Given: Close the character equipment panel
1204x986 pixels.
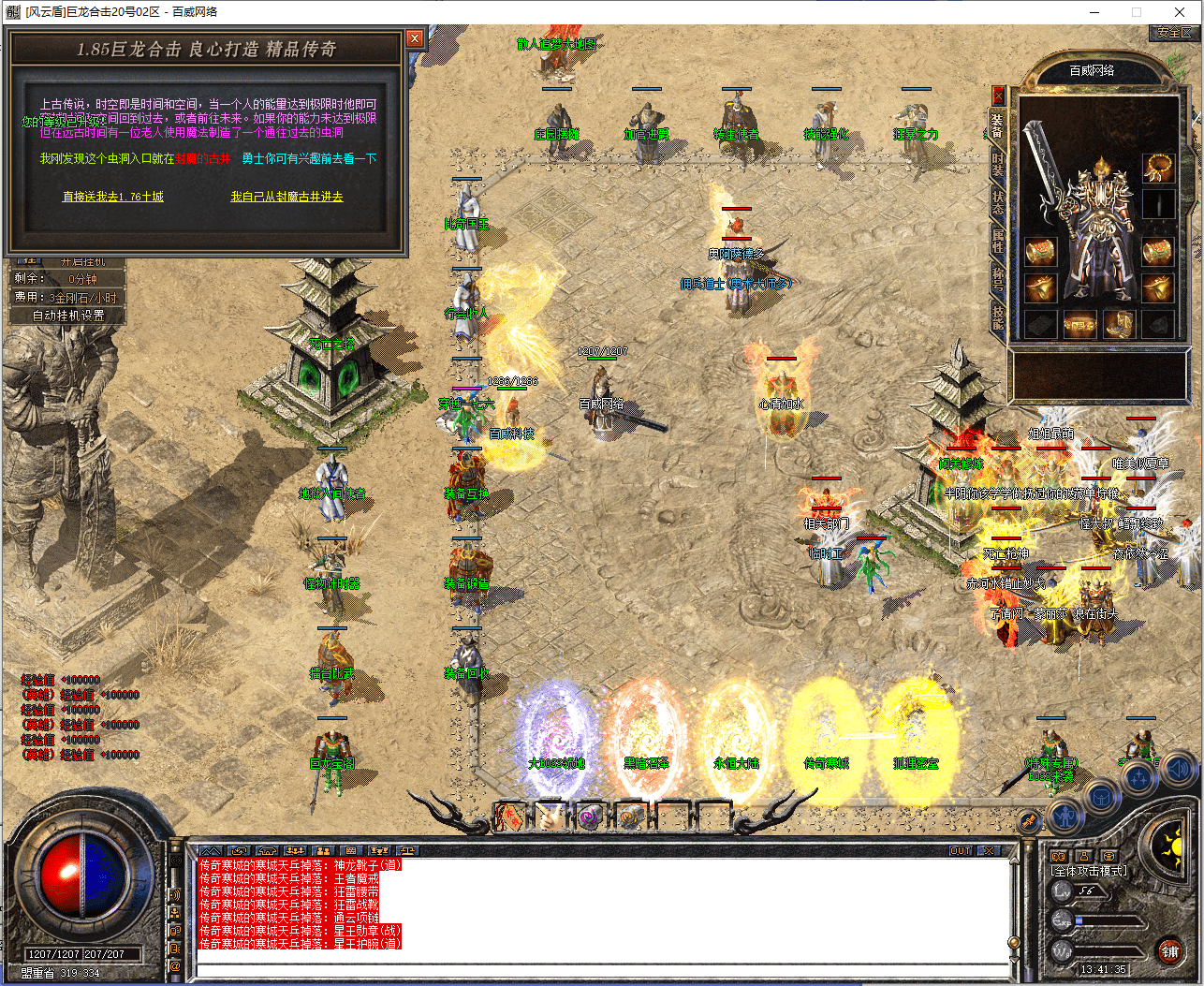Looking at the screenshot, I should click(x=998, y=95).
